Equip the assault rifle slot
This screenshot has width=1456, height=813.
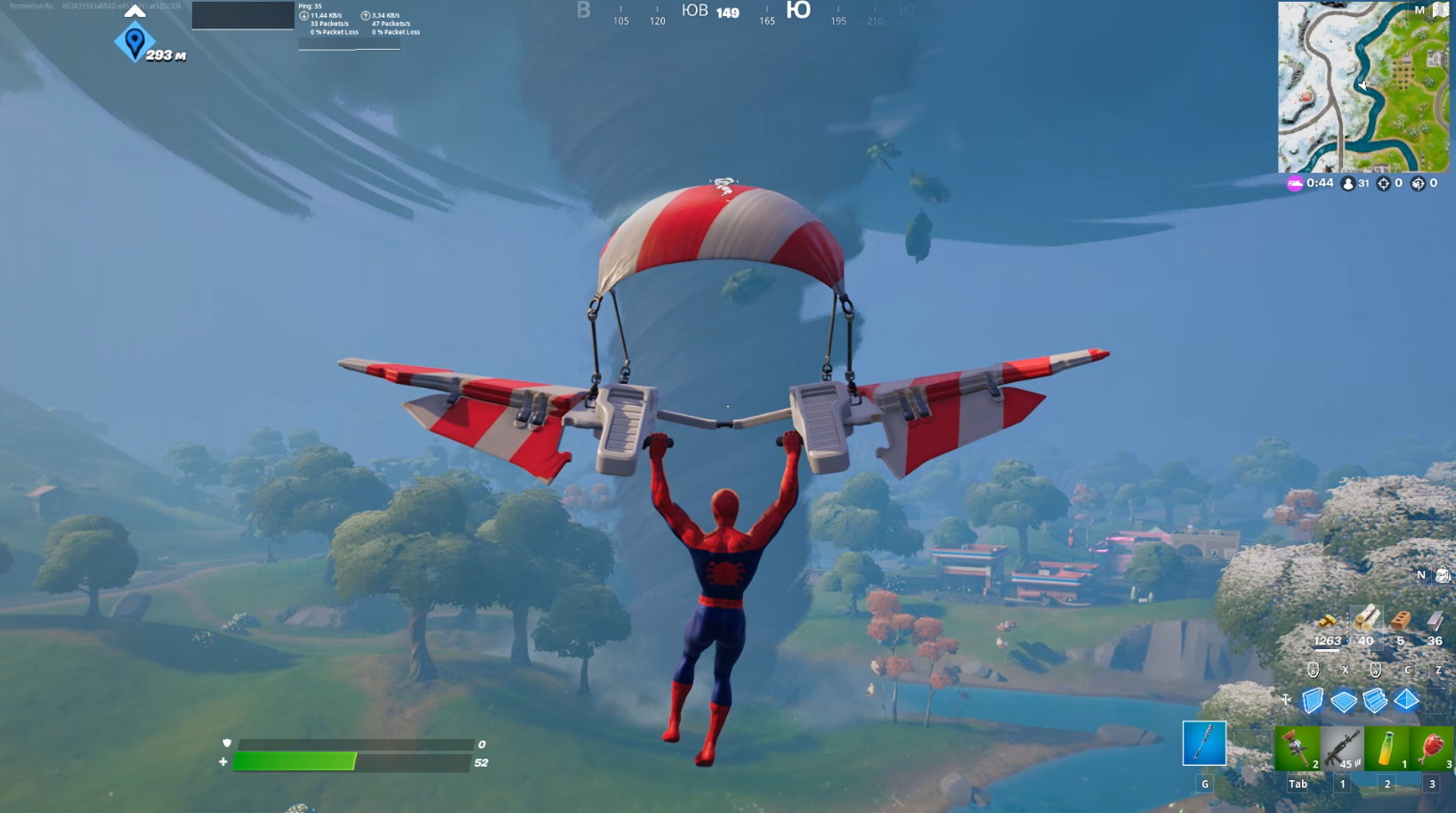pos(1342,748)
